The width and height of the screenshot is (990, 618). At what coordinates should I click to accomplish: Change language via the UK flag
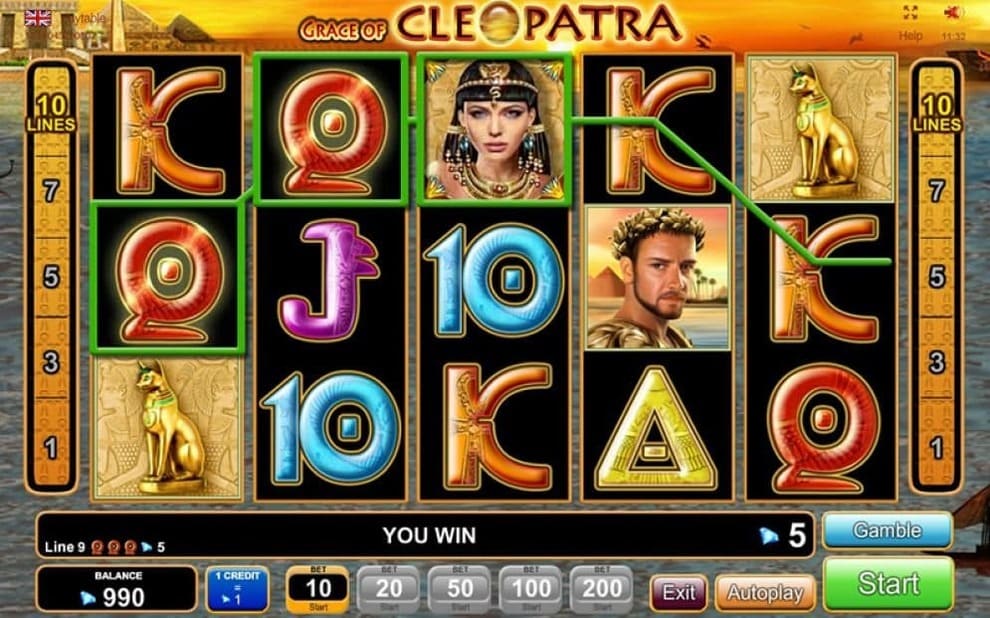click(x=38, y=17)
